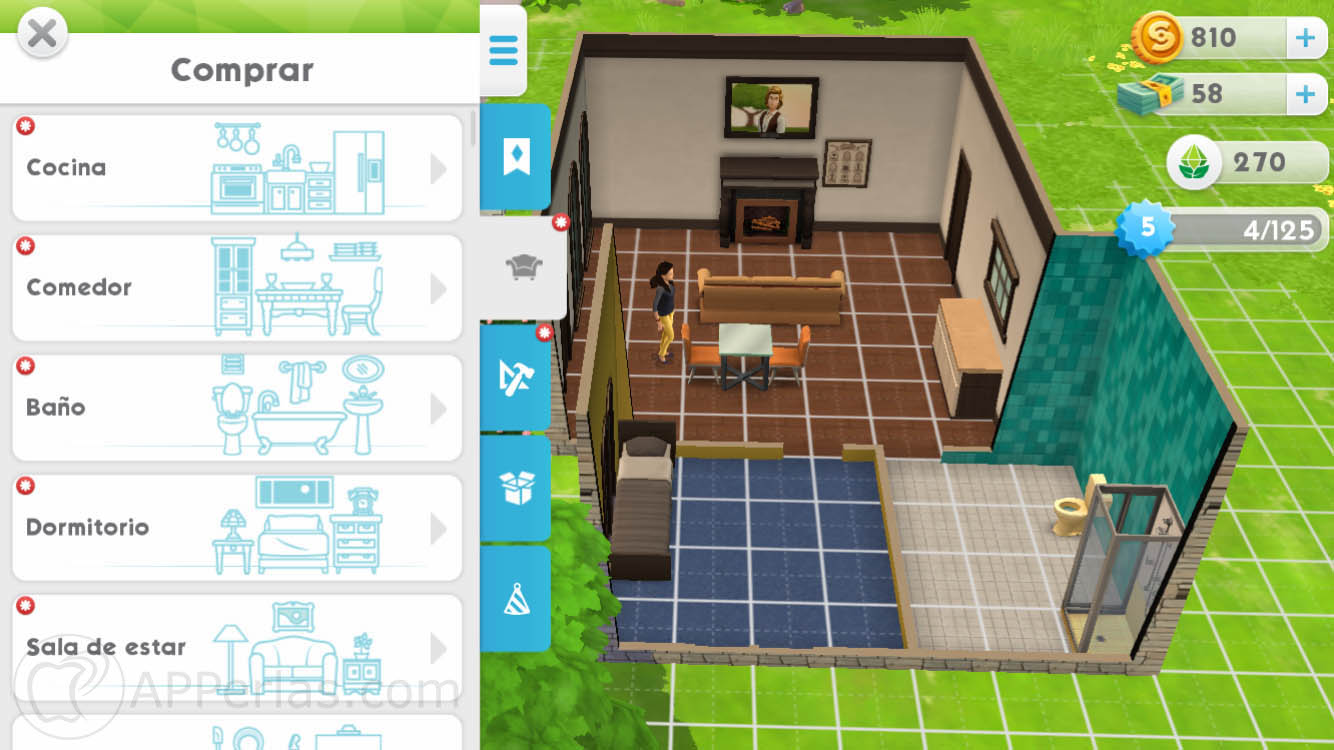
Task: Open the Cocina category
Action: [237, 168]
